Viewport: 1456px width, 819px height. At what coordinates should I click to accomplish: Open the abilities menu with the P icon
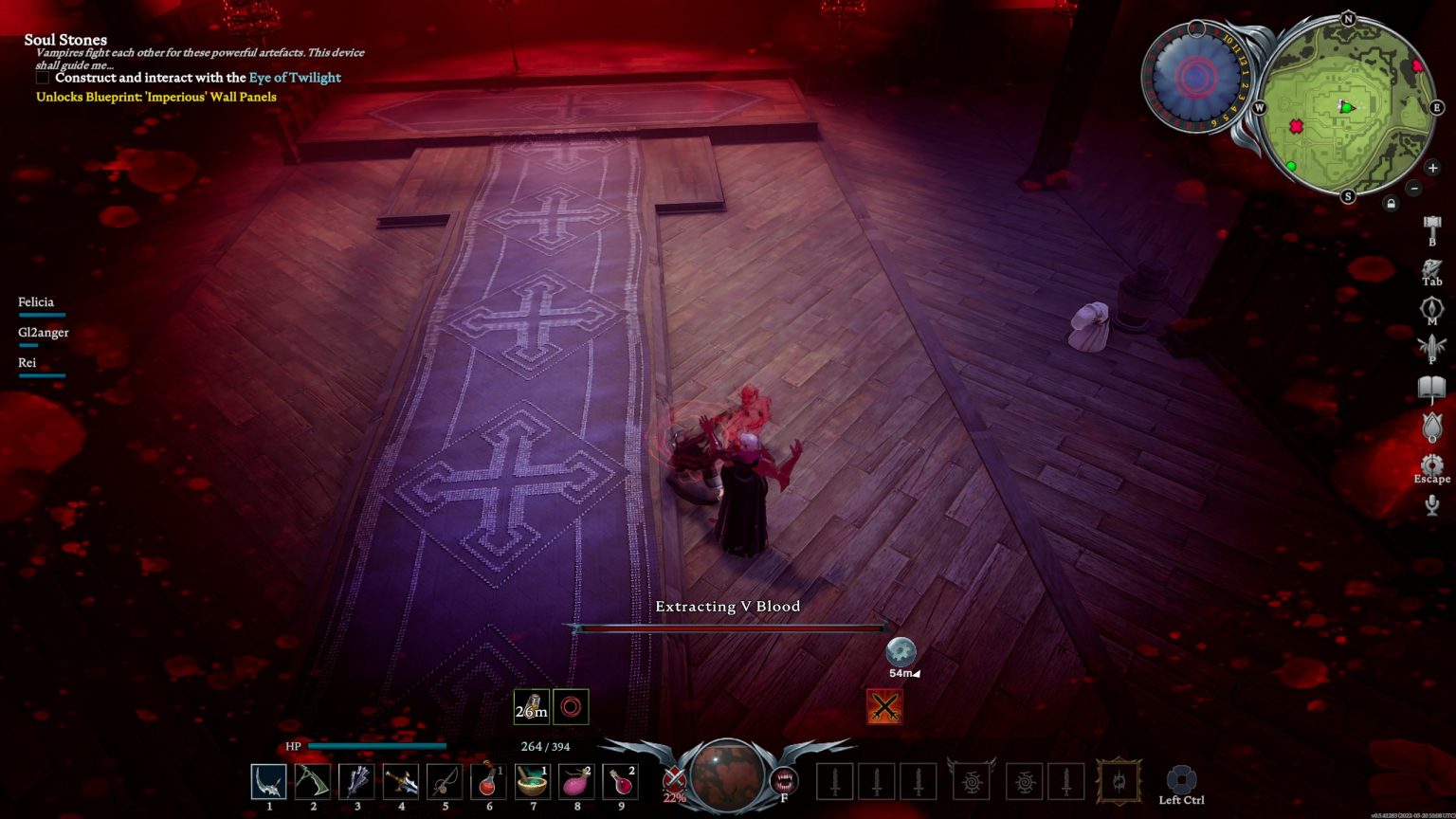click(x=1431, y=343)
